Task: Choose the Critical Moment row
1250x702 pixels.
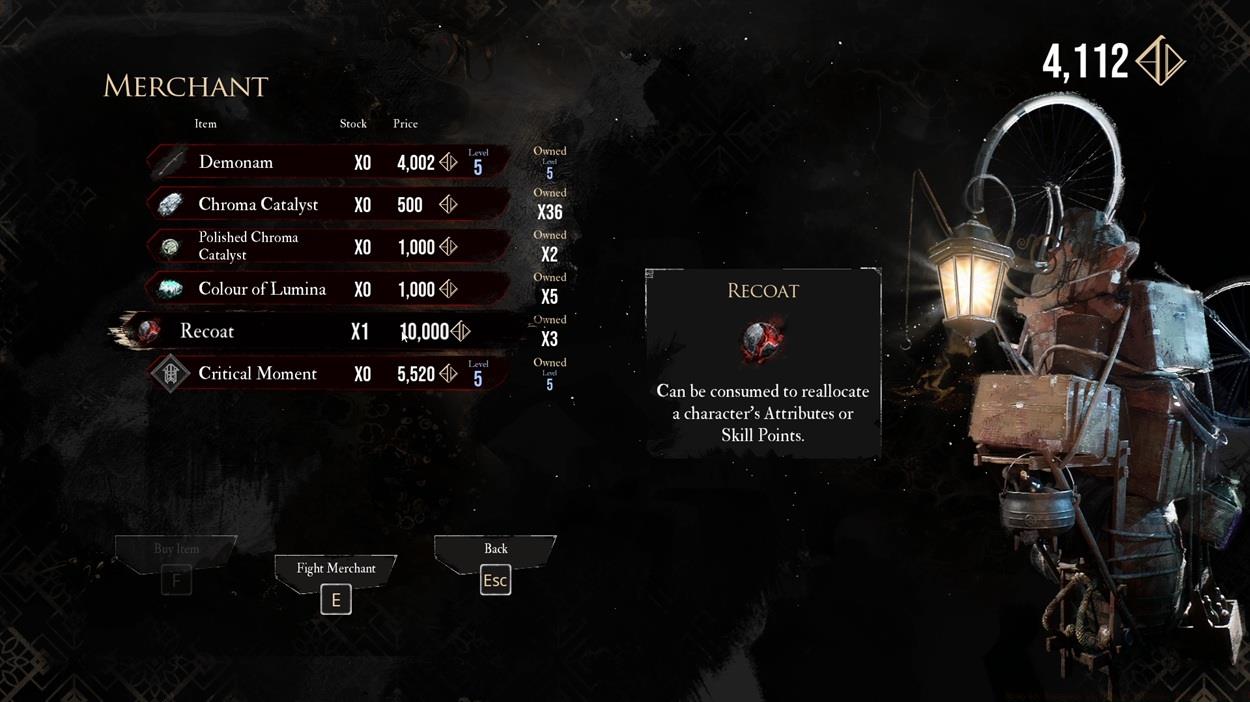Action: 330,374
